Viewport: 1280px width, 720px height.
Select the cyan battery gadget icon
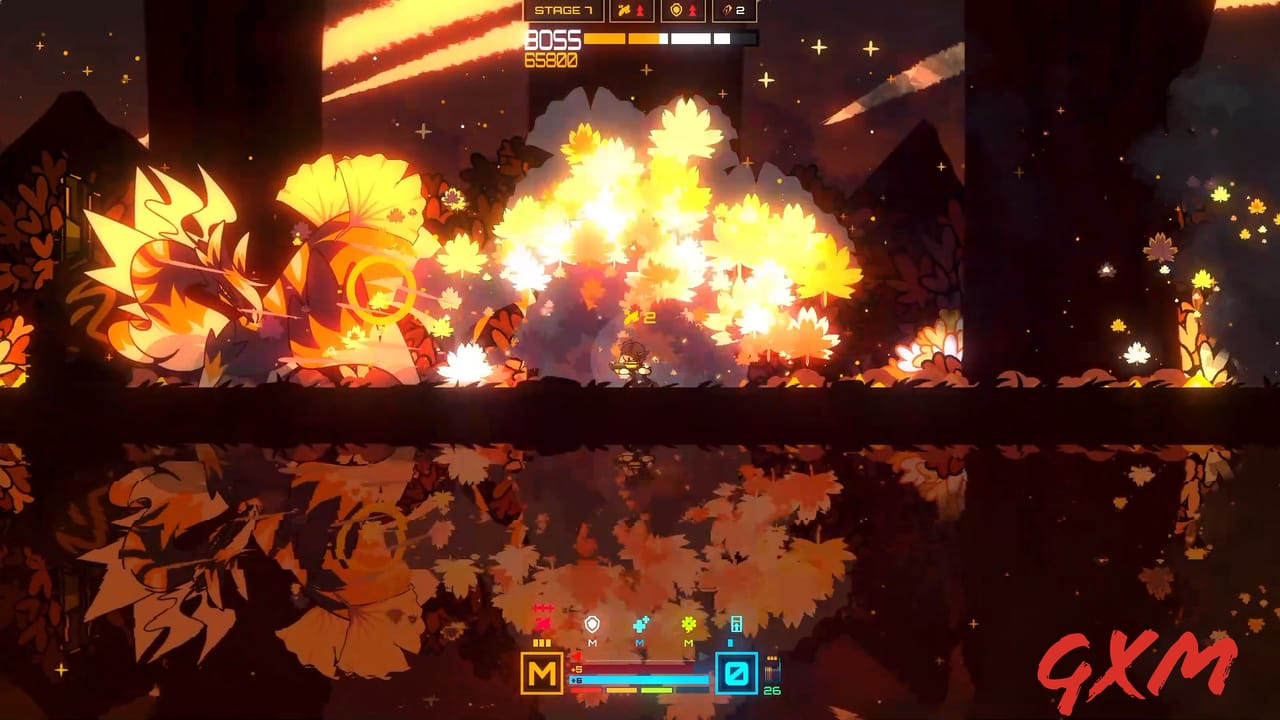coord(737,623)
